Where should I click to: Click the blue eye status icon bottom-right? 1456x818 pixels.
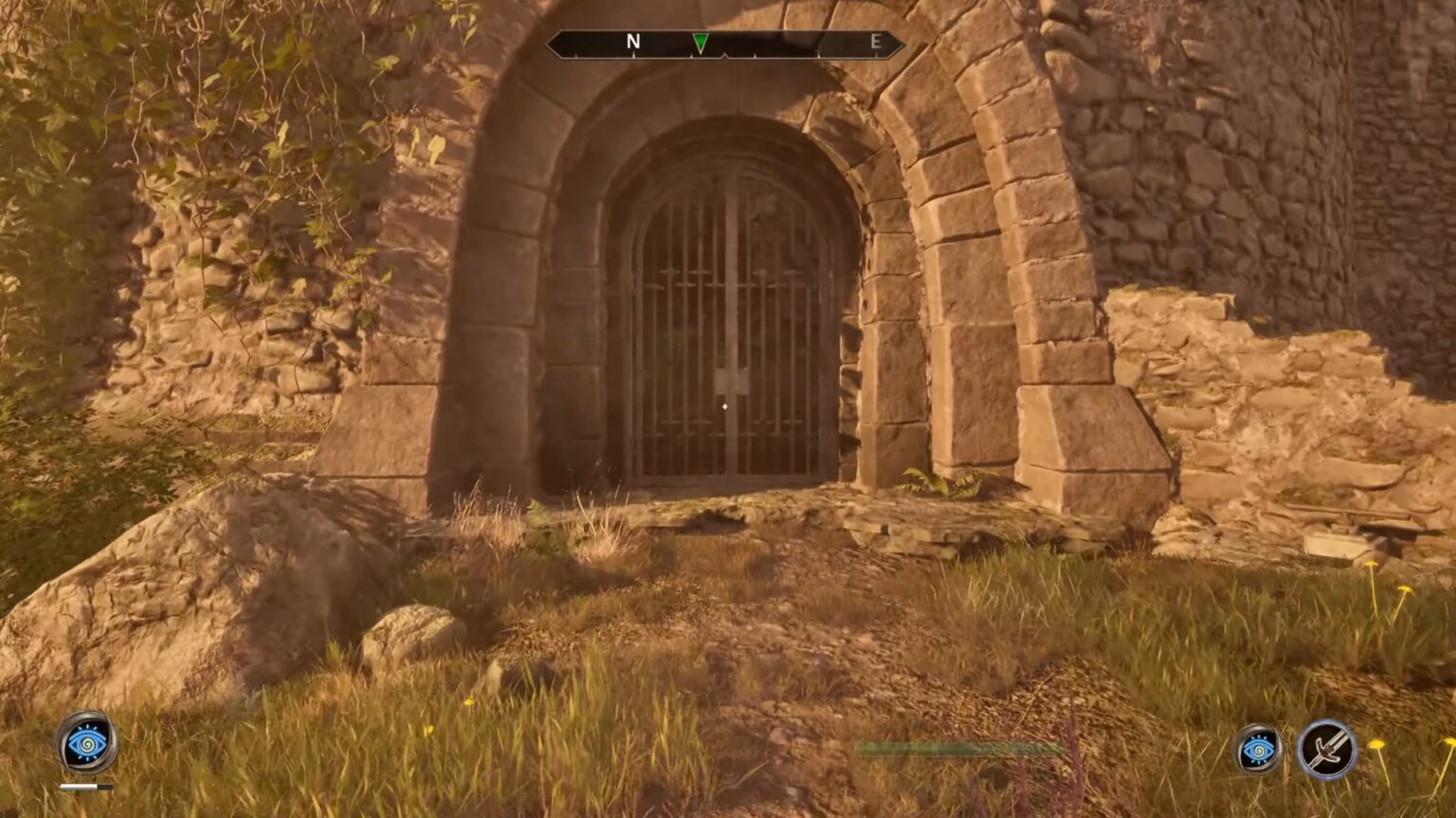pos(1258,751)
